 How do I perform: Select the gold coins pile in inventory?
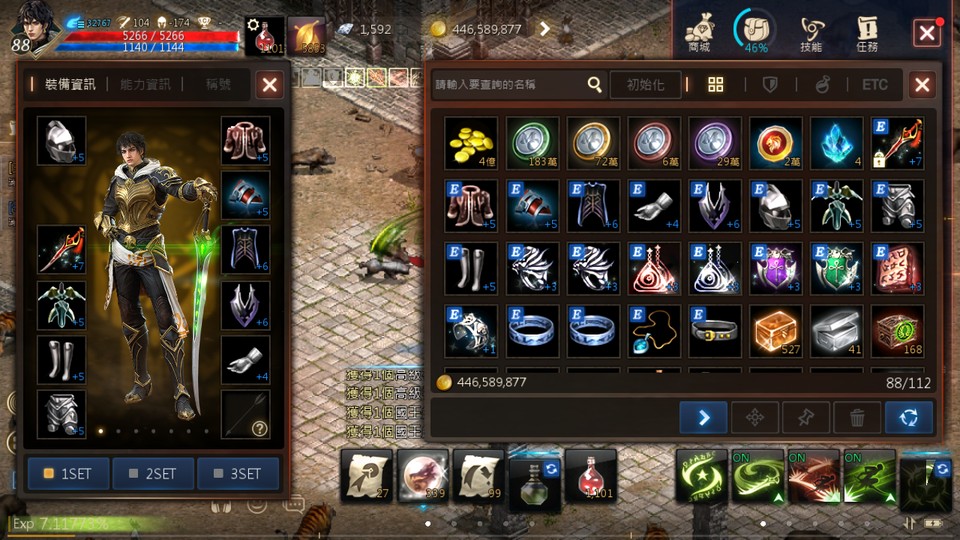tap(471, 143)
